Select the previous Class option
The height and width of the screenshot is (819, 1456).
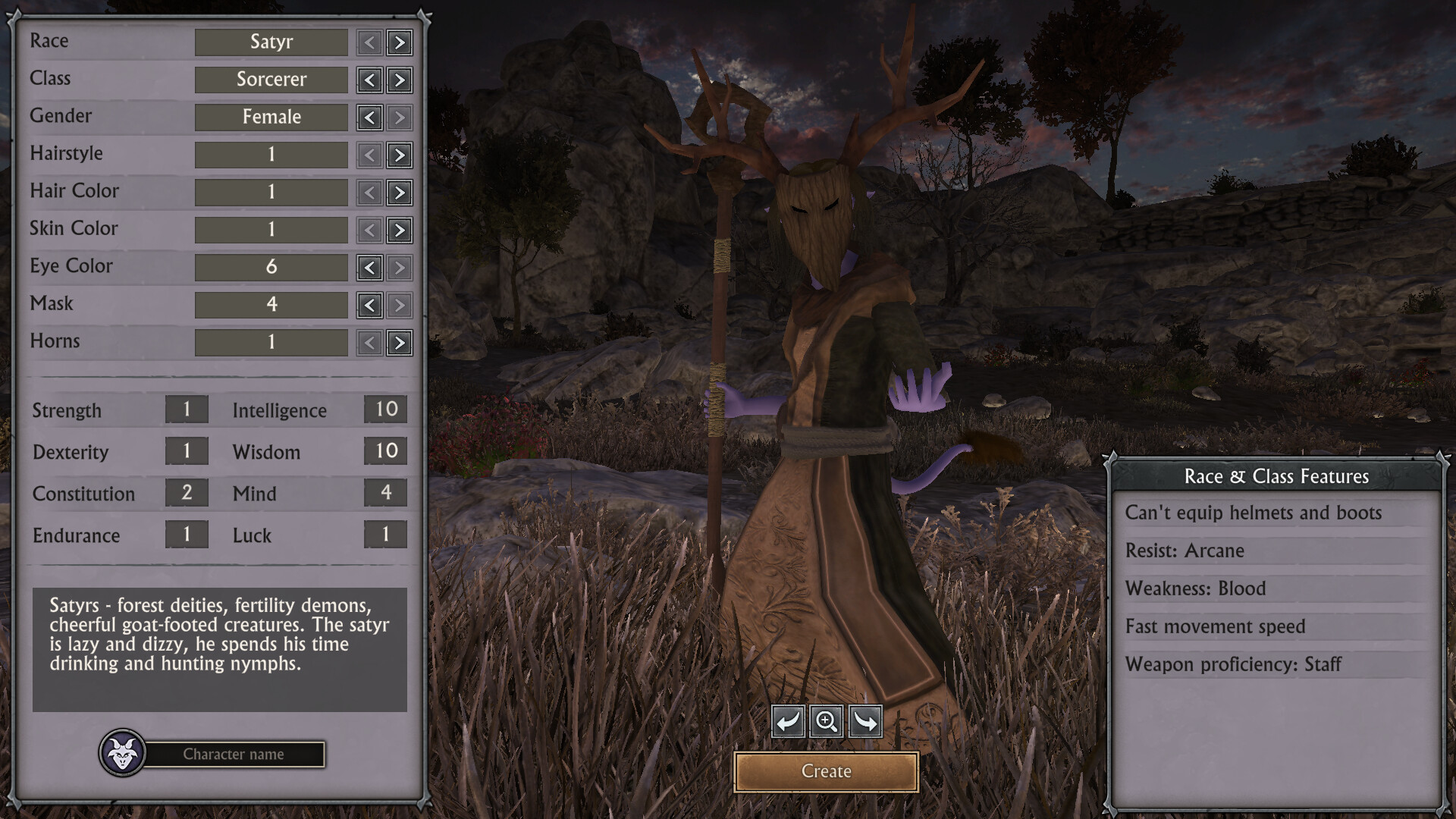pos(369,80)
